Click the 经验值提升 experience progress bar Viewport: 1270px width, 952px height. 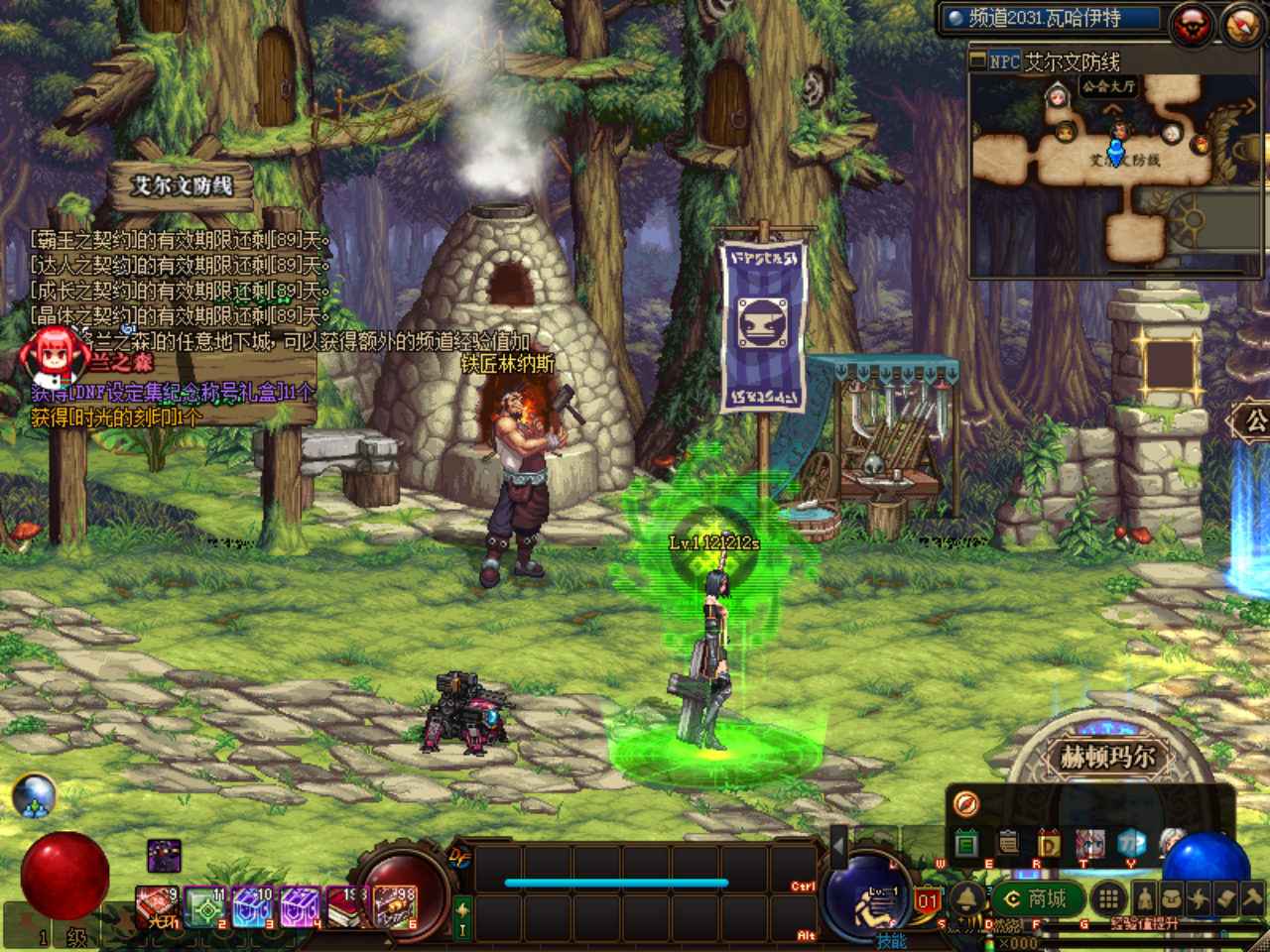[x=1144, y=922]
